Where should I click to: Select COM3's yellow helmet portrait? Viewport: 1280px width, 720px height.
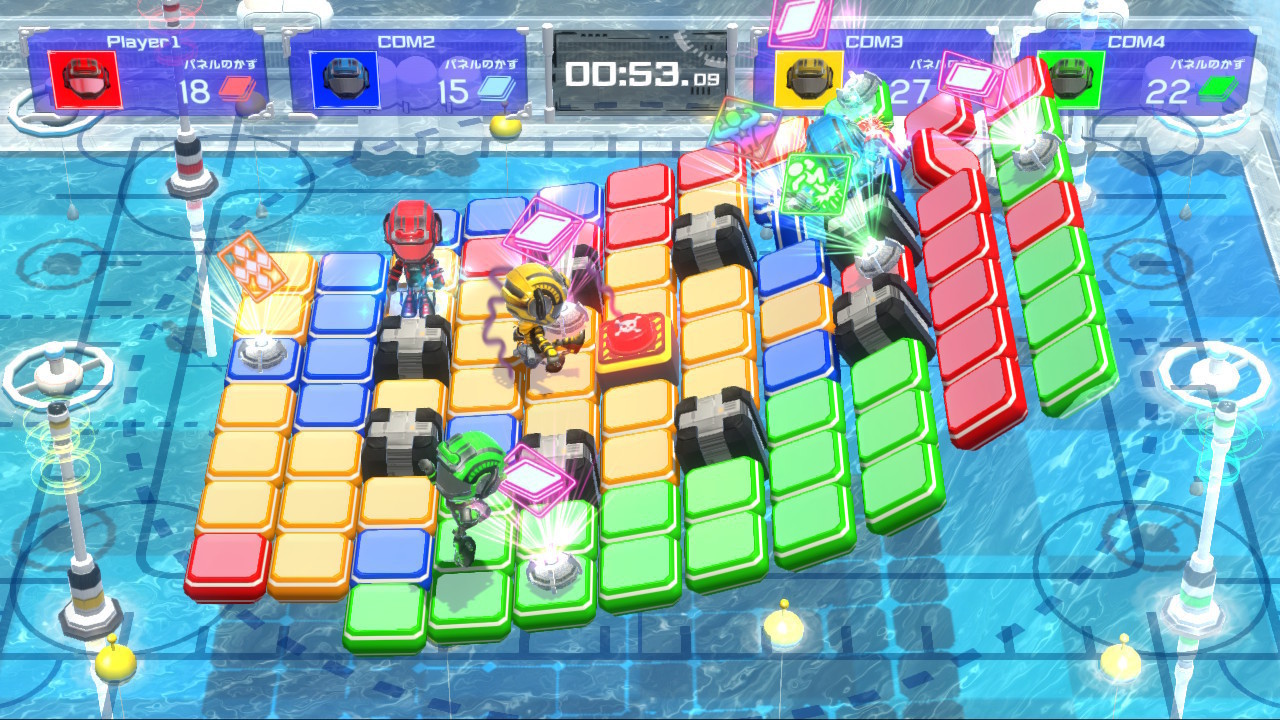807,78
